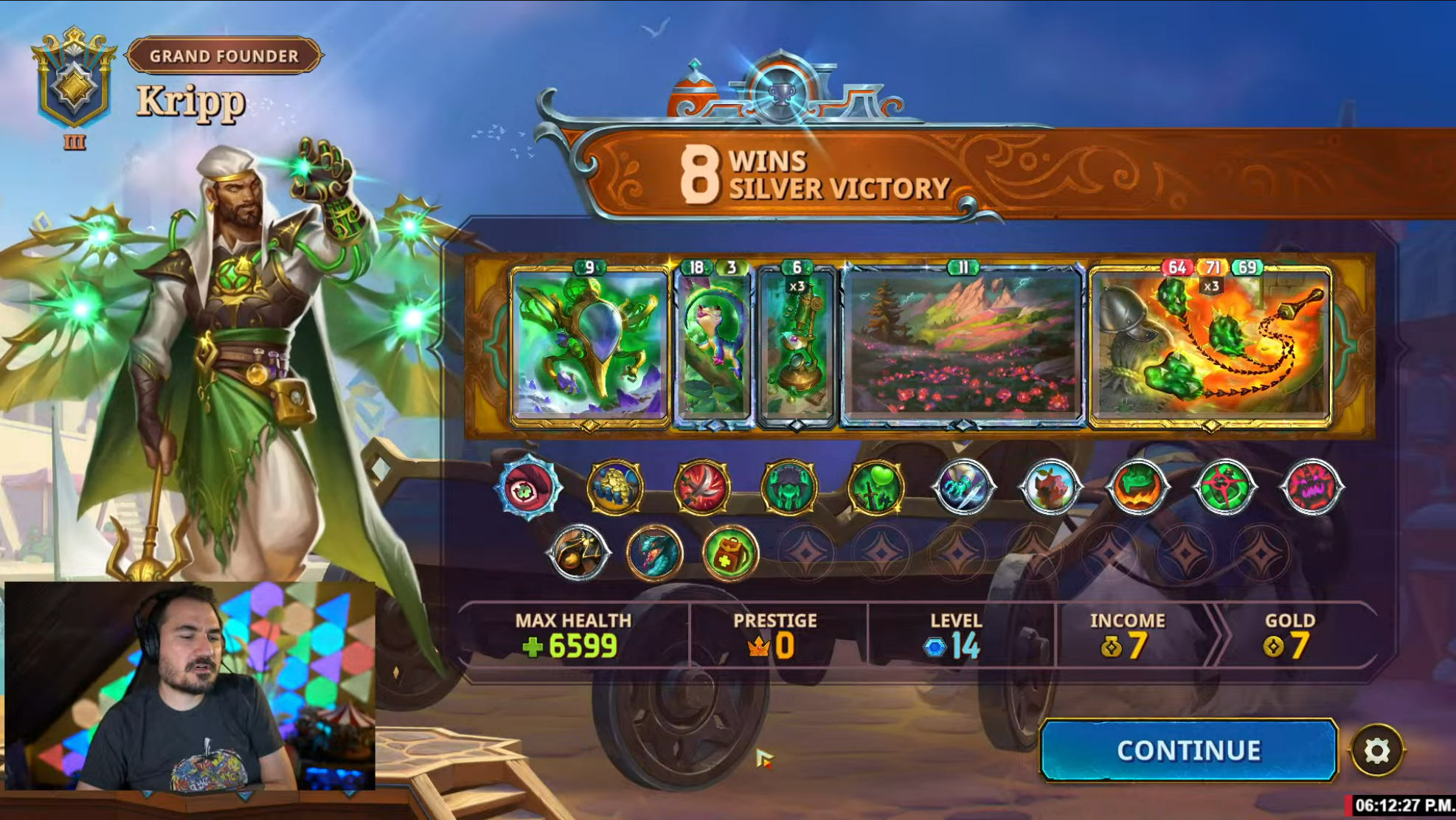Inspect the red crosshair target skill
Viewport: 1456px width, 820px height.
1224,487
